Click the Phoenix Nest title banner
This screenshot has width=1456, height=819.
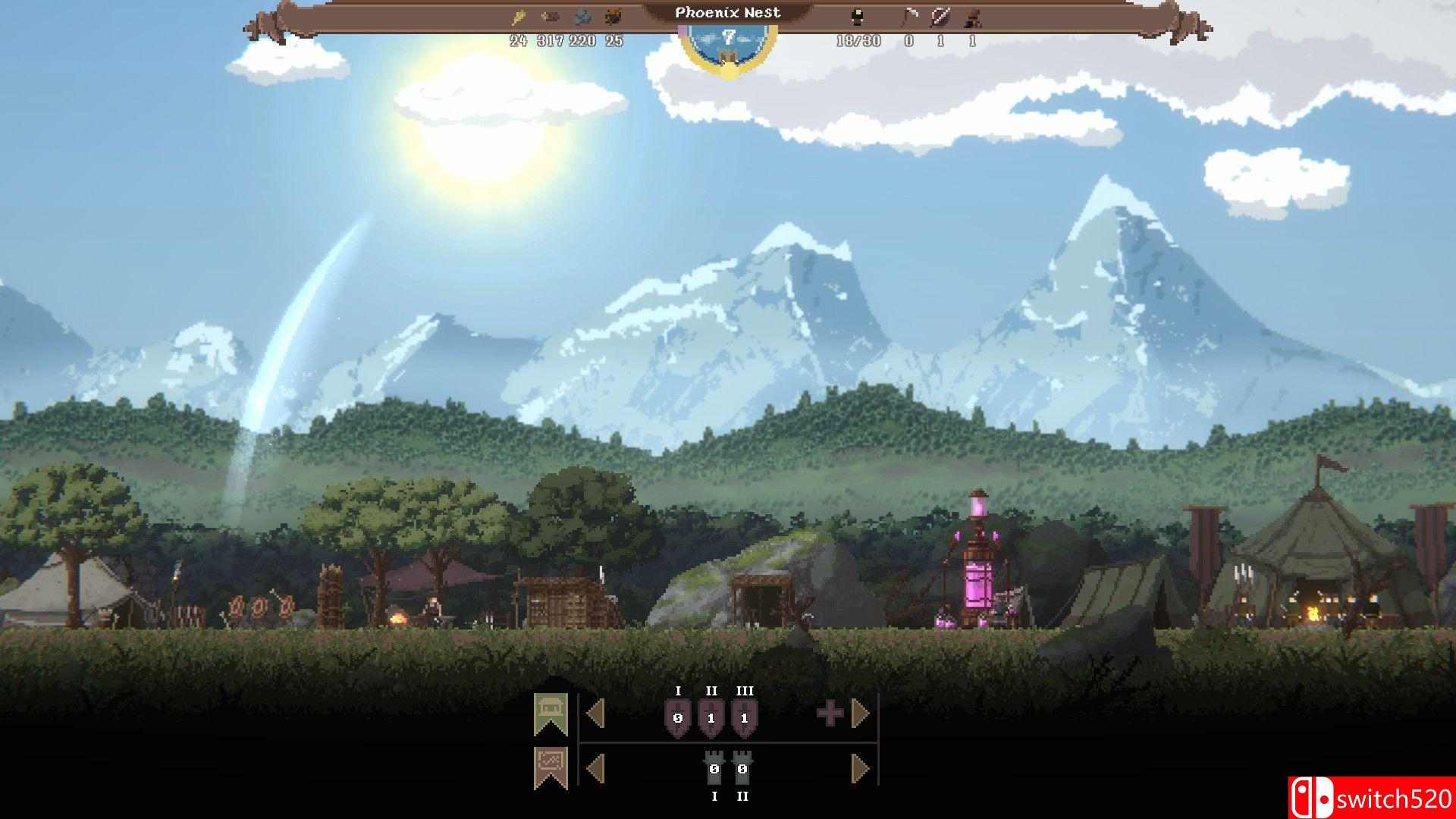coord(728,12)
